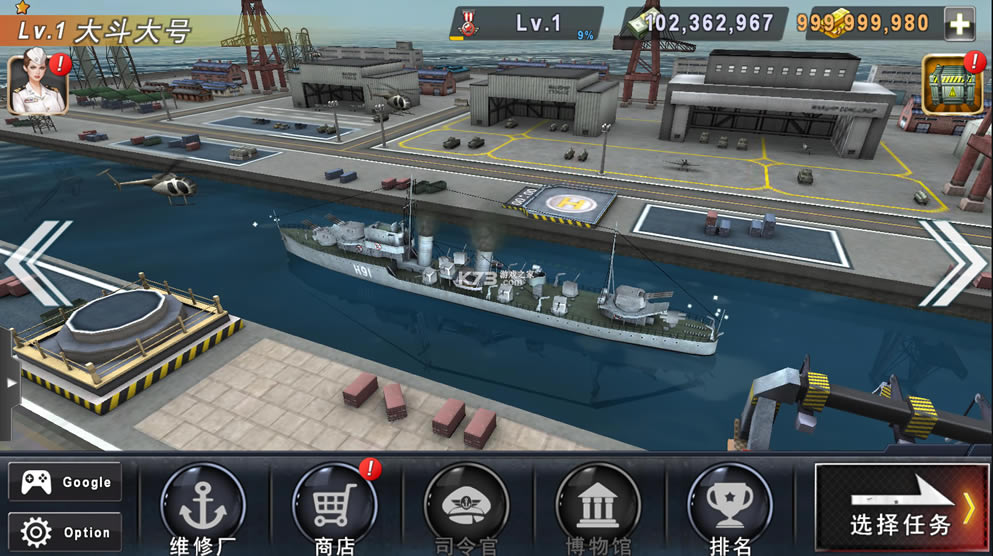Open the Option settings
This screenshot has height=556, width=993.
pyautogui.click(x=65, y=532)
